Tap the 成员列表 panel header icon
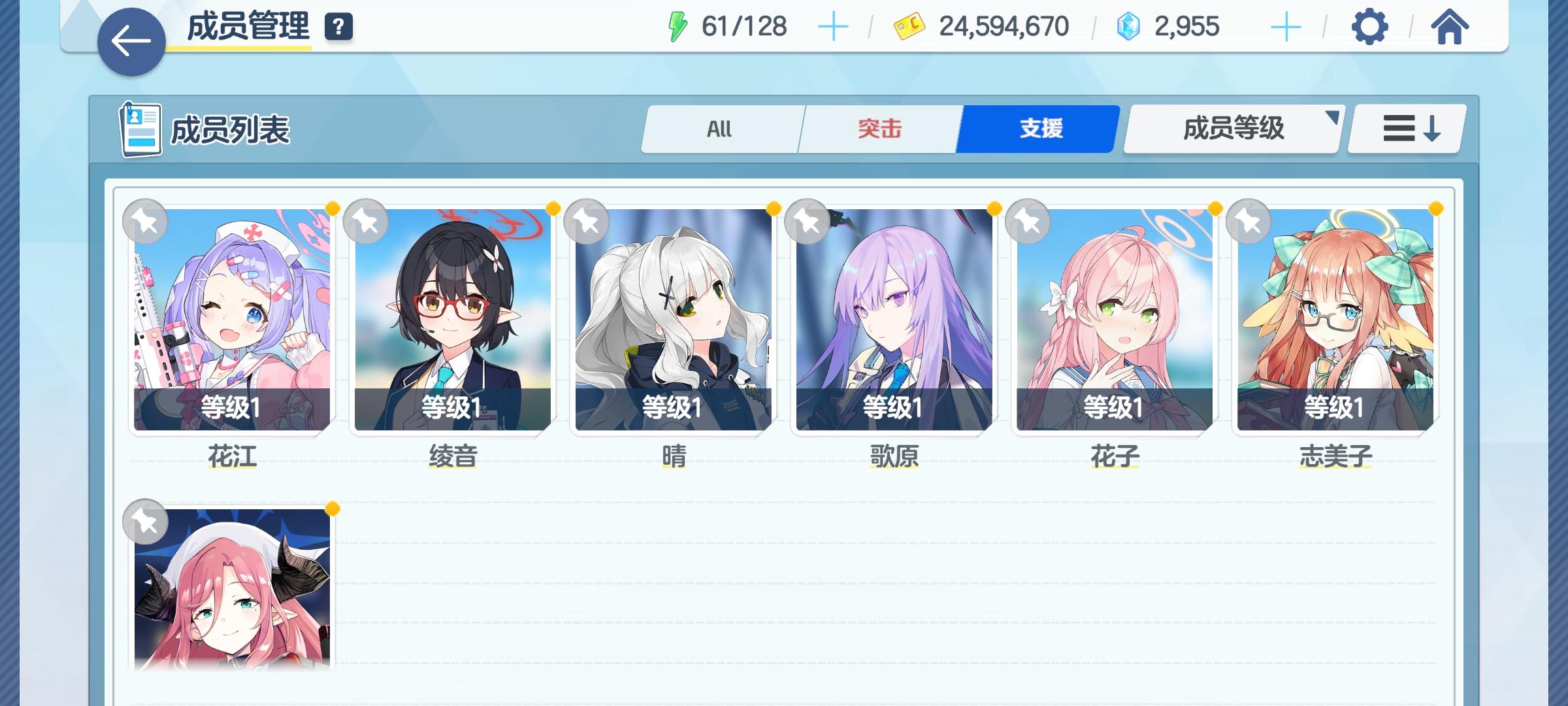 tap(140, 129)
